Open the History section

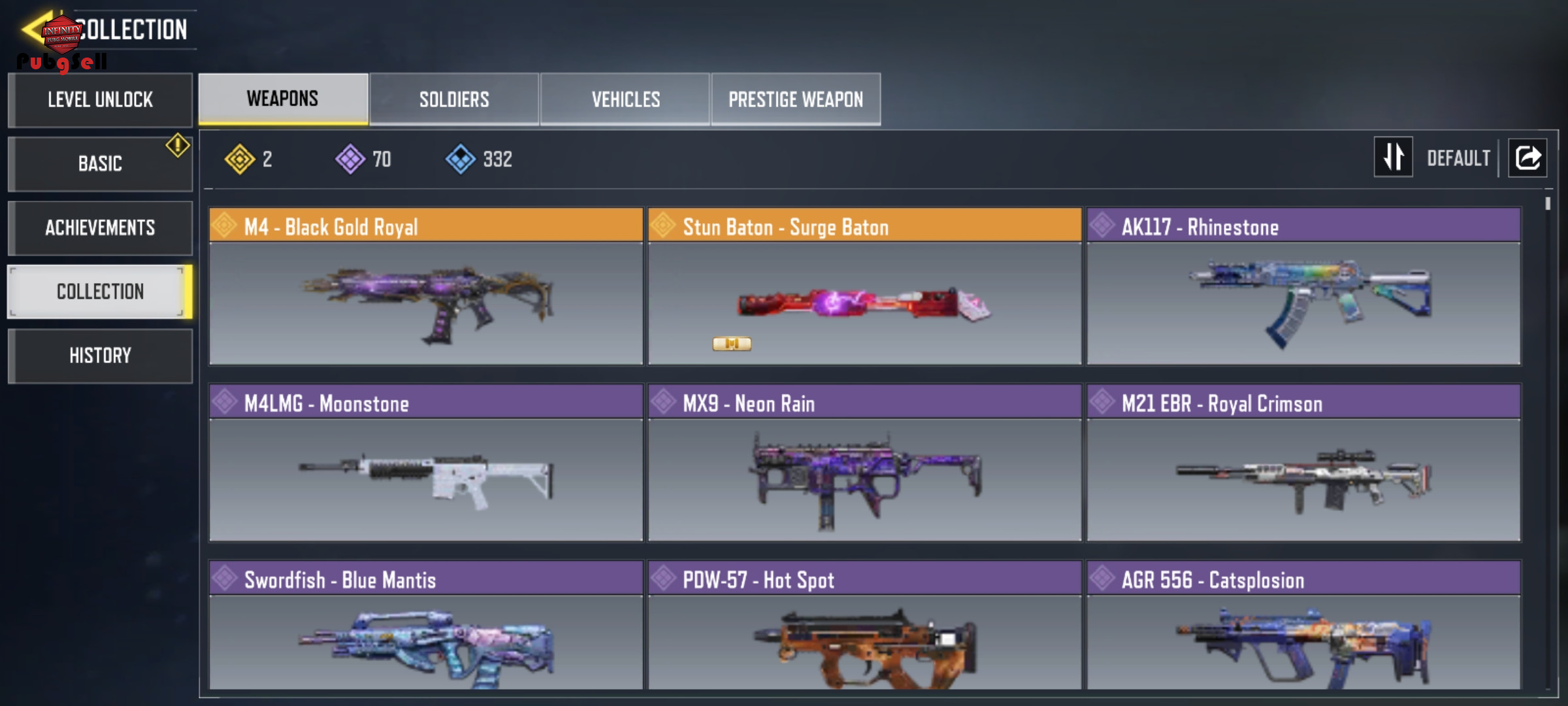100,356
